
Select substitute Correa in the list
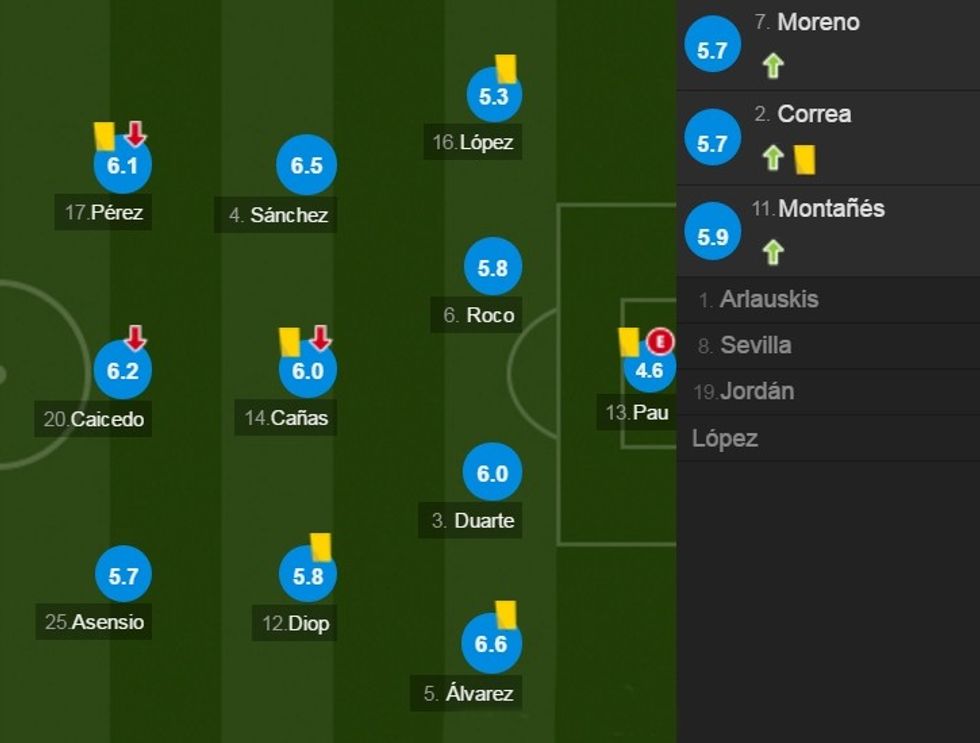[x=814, y=114]
